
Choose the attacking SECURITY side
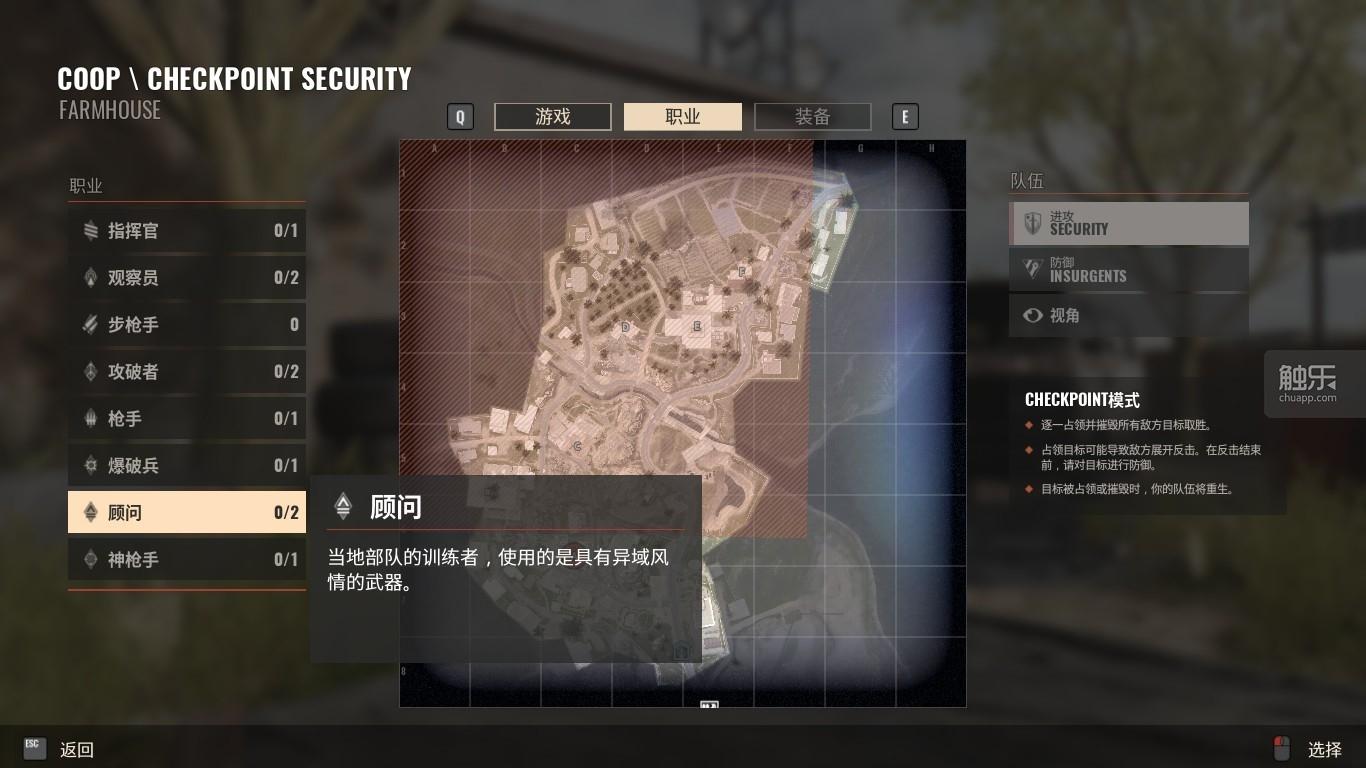point(1128,223)
